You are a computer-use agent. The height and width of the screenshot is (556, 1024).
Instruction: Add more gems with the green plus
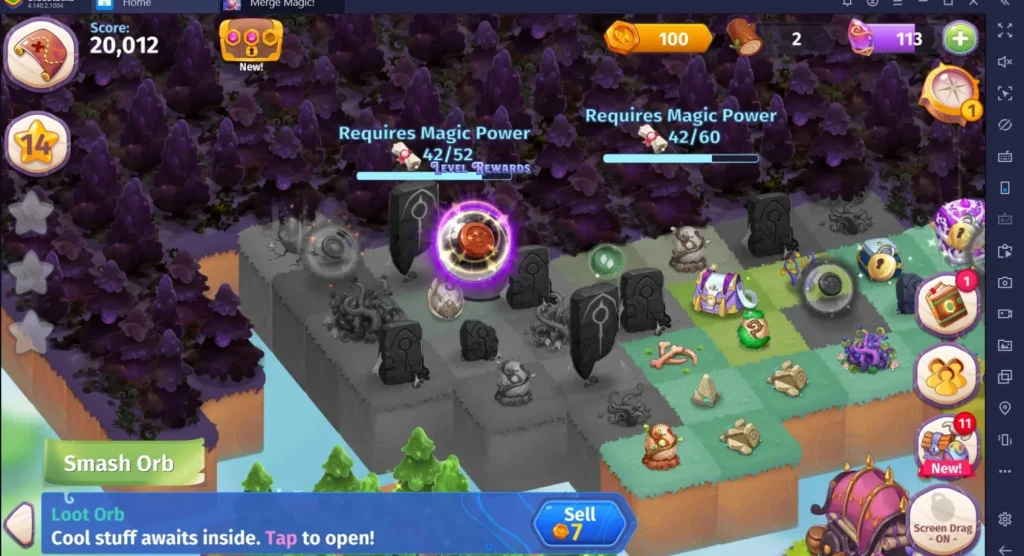tap(960, 39)
